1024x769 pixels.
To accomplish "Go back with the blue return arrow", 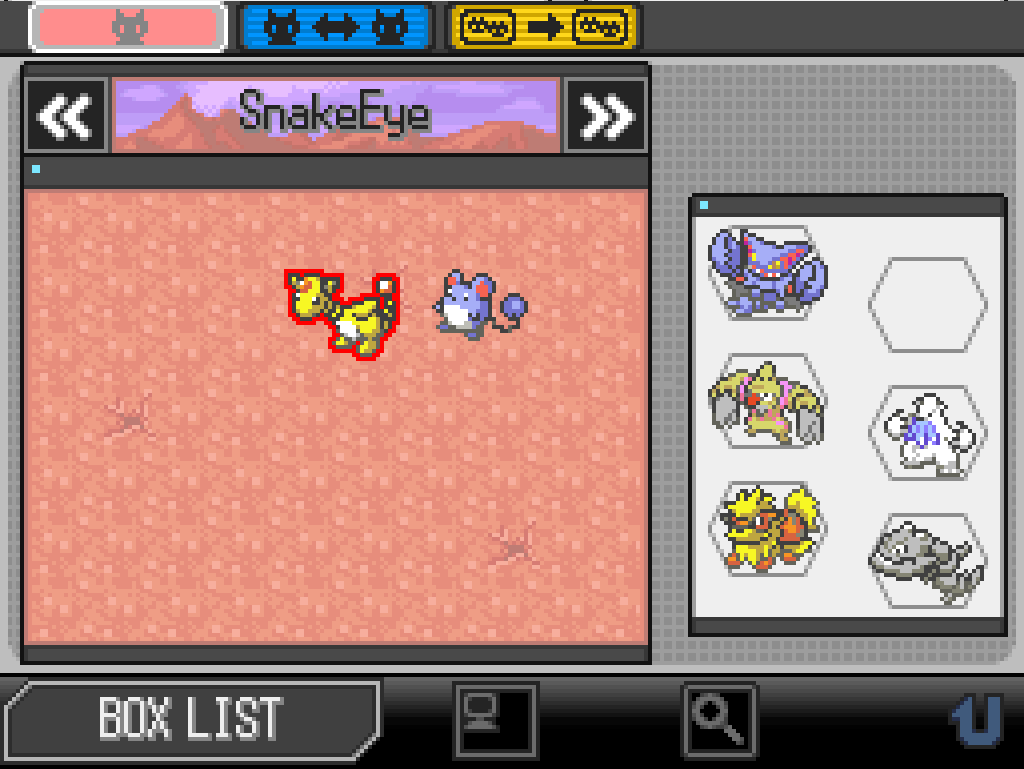I will pos(975,718).
